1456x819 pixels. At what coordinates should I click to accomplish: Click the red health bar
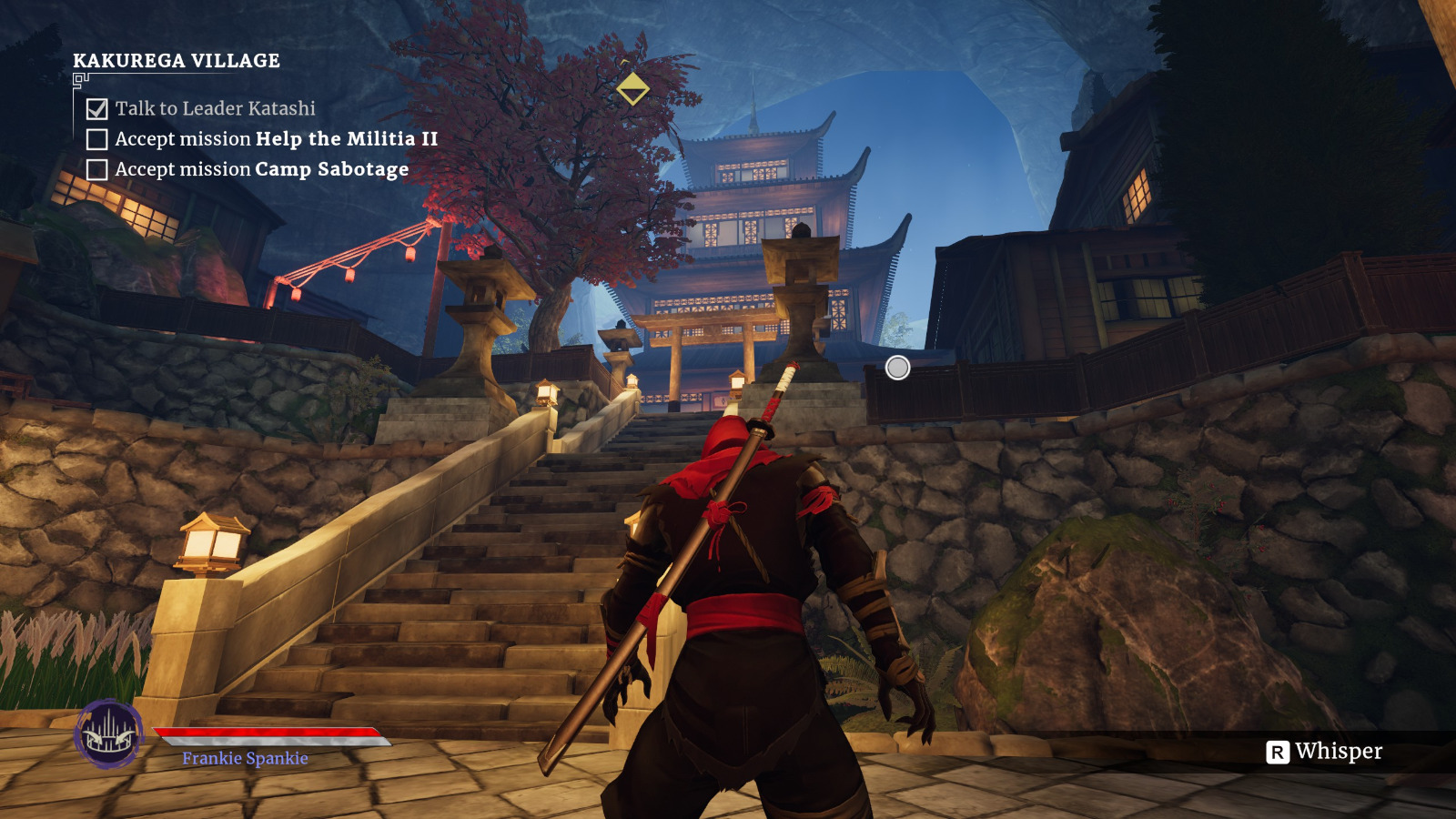pyautogui.click(x=264, y=733)
